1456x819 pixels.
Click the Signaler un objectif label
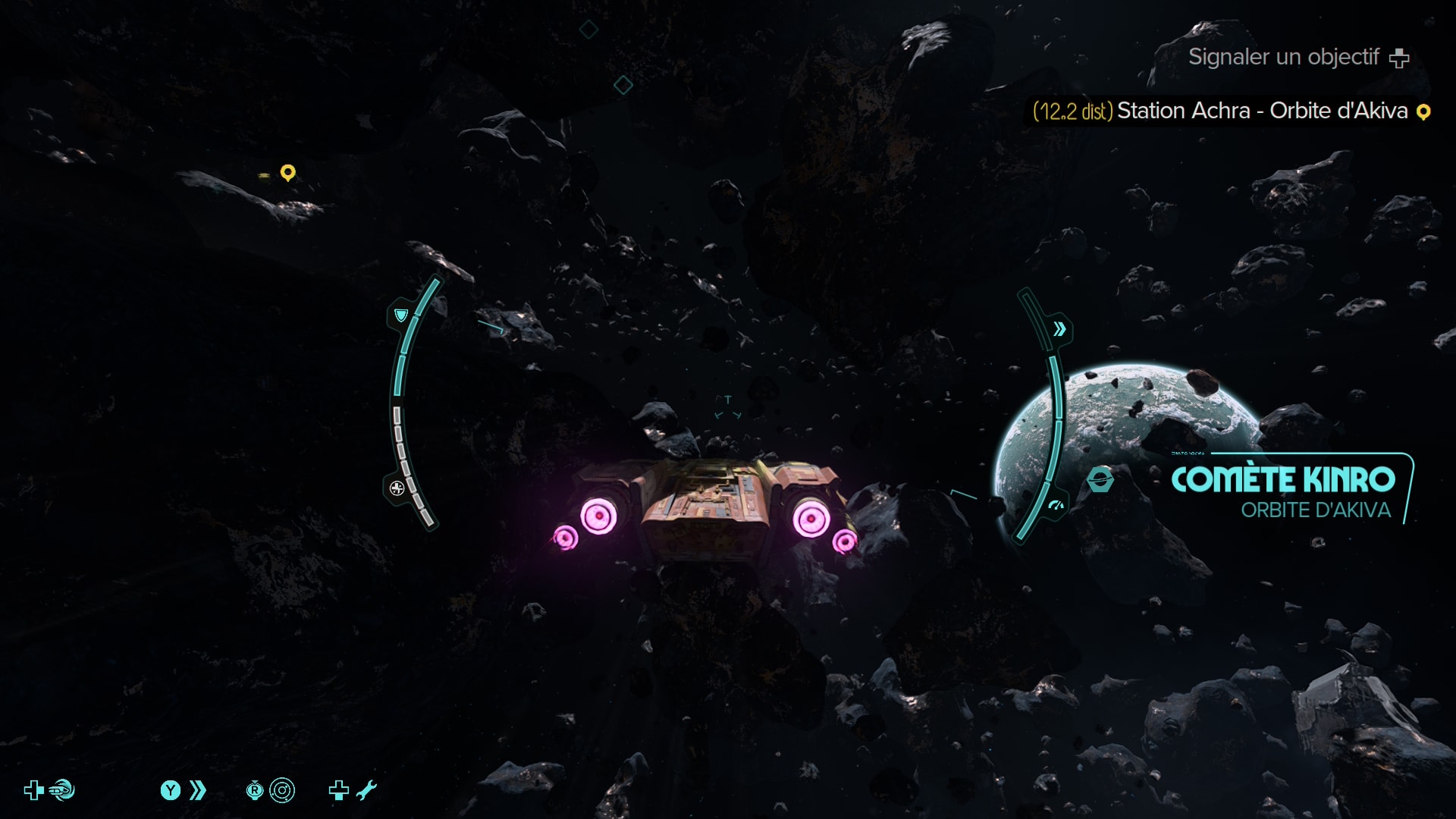click(1283, 58)
